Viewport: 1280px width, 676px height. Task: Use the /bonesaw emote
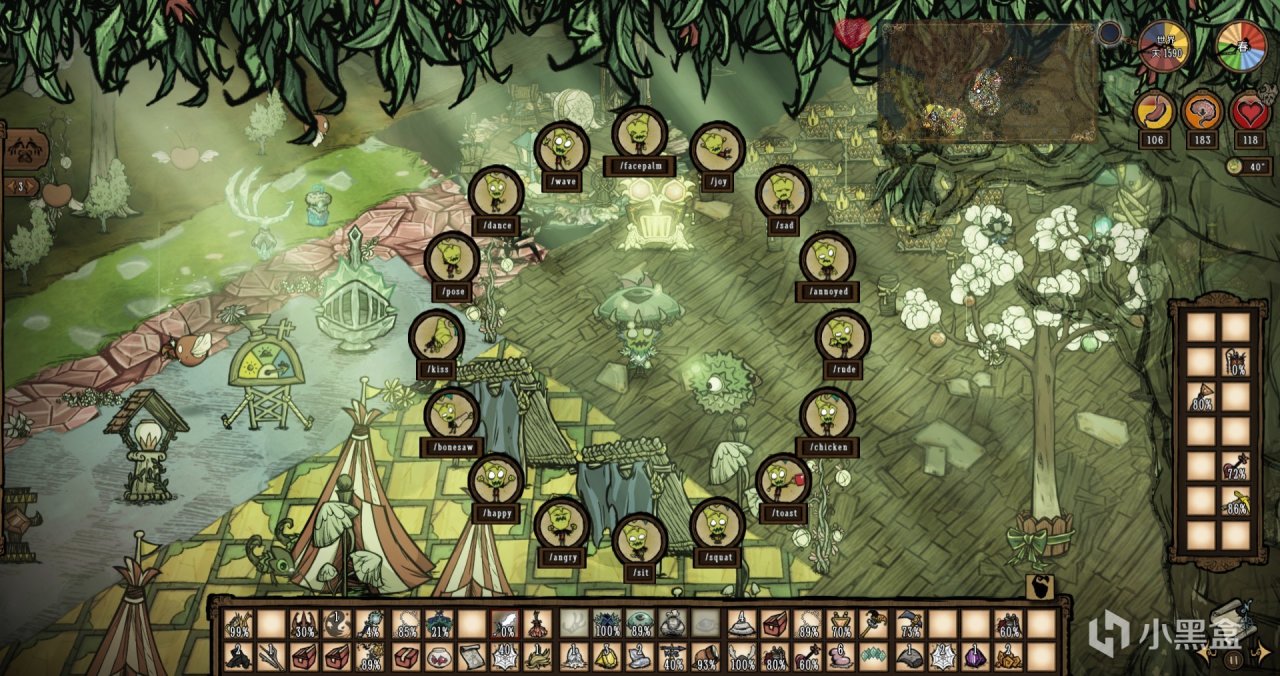(x=452, y=414)
